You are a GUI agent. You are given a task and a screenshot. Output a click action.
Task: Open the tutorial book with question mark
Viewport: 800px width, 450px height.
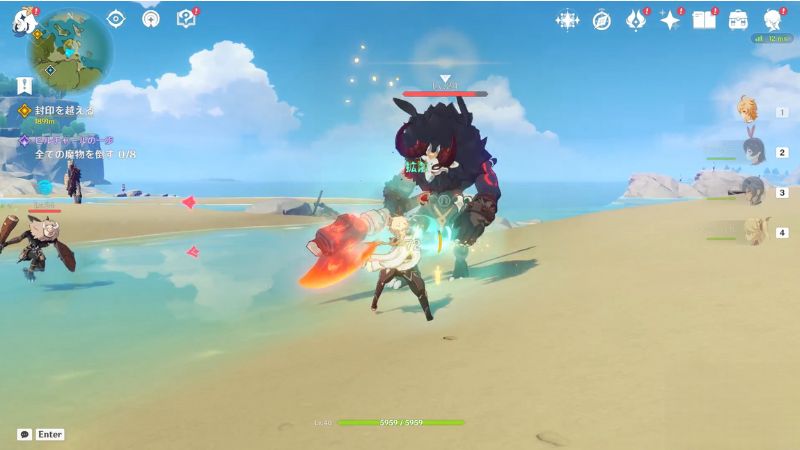click(x=185, y=18)
